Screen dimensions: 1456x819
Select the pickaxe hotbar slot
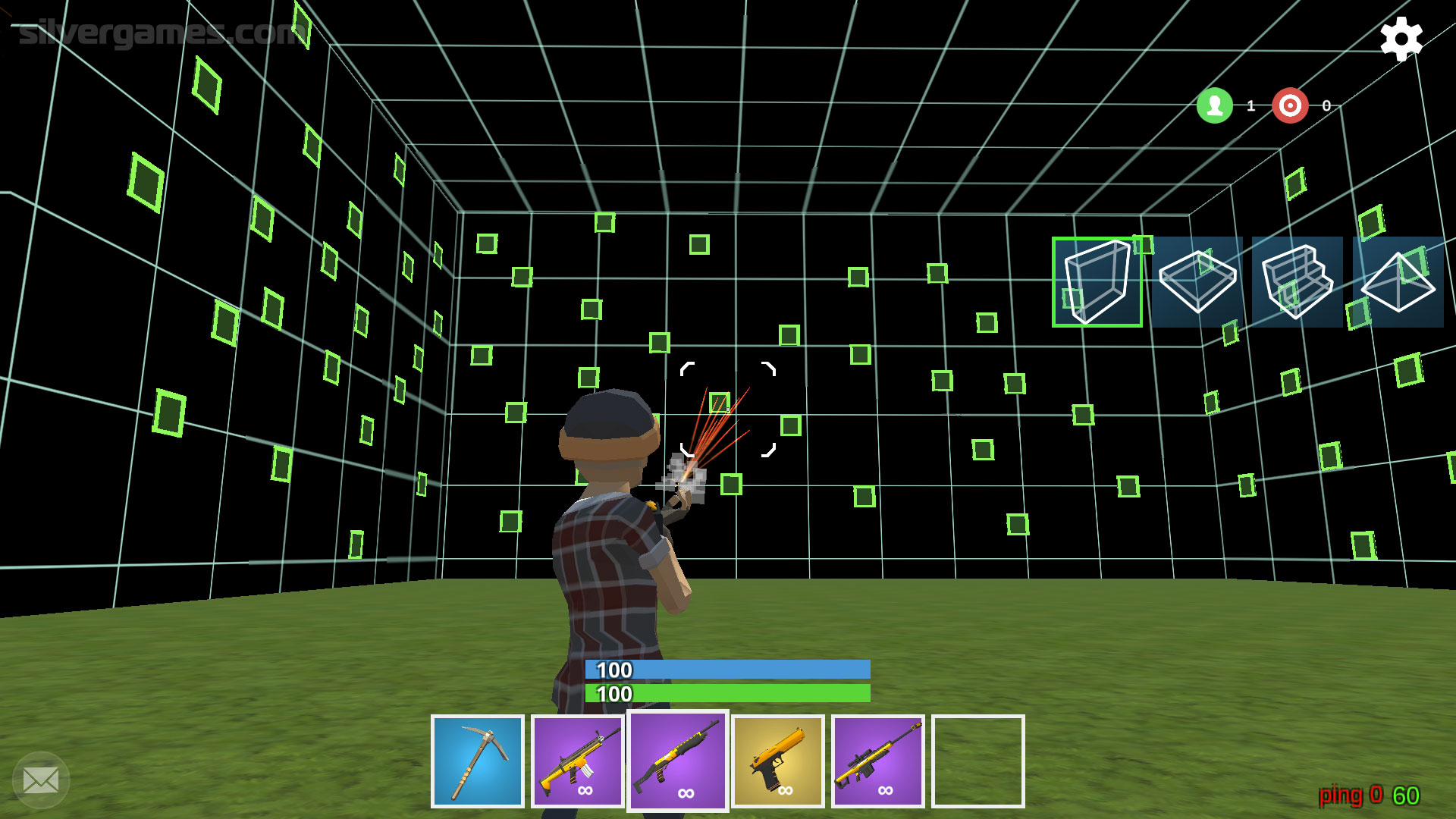pyautogui.click(x=478, y=761)
